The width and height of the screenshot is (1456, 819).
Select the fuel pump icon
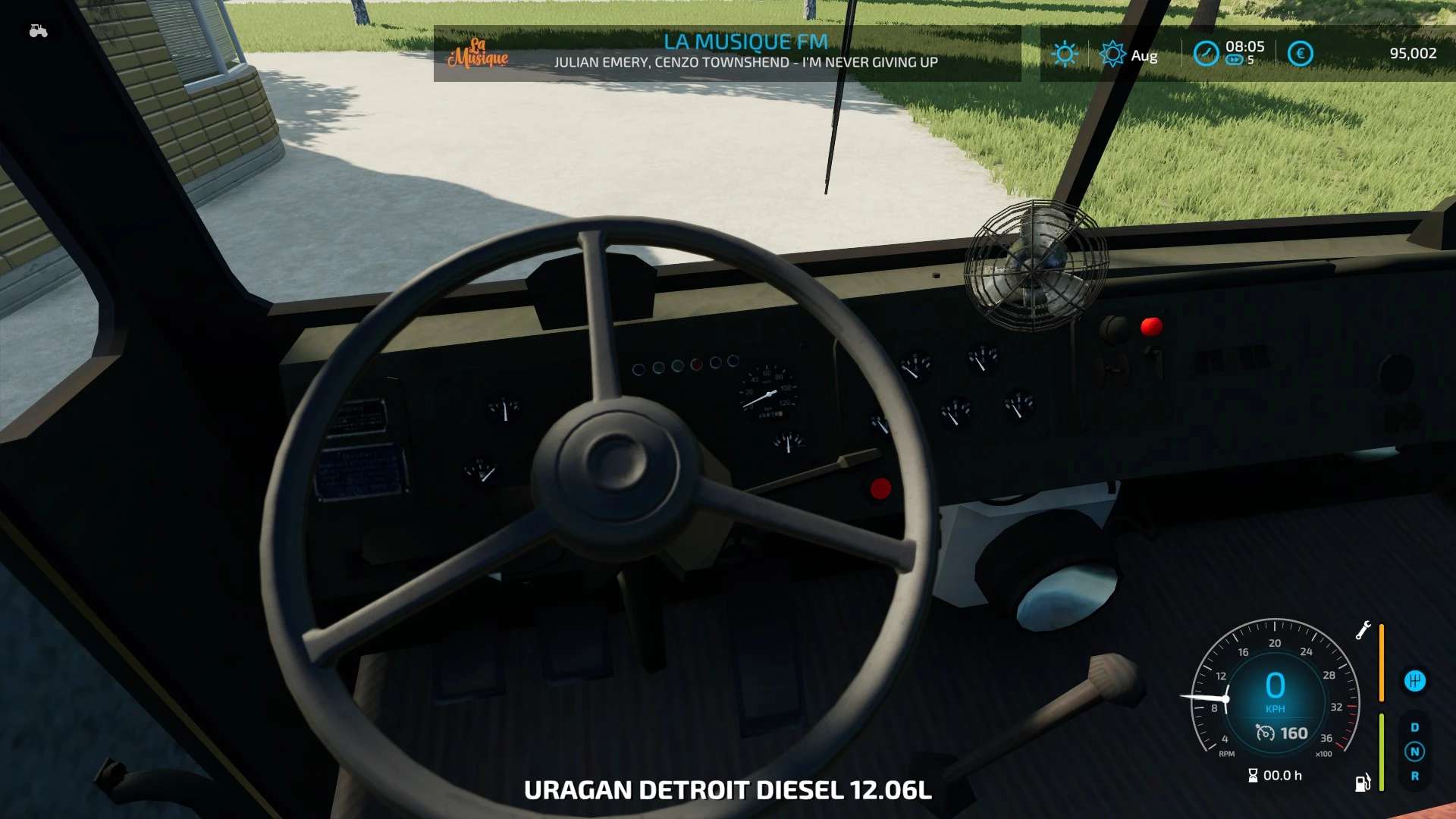coord(1363,783)
